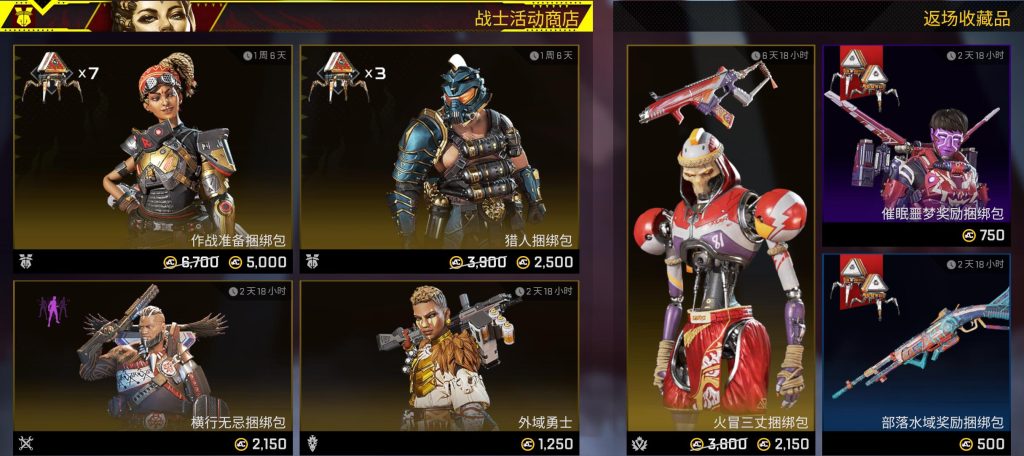Select the 猎人捆绑包 bundle tile
Screen dimensions: 1024x456
point(439,150)
